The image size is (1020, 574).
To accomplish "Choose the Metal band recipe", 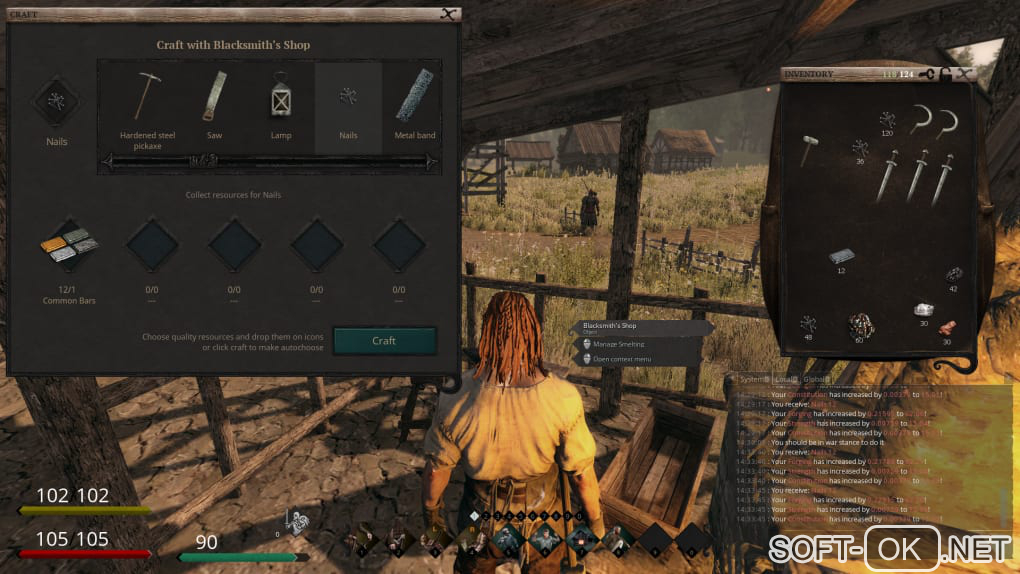I will (414, 104).
